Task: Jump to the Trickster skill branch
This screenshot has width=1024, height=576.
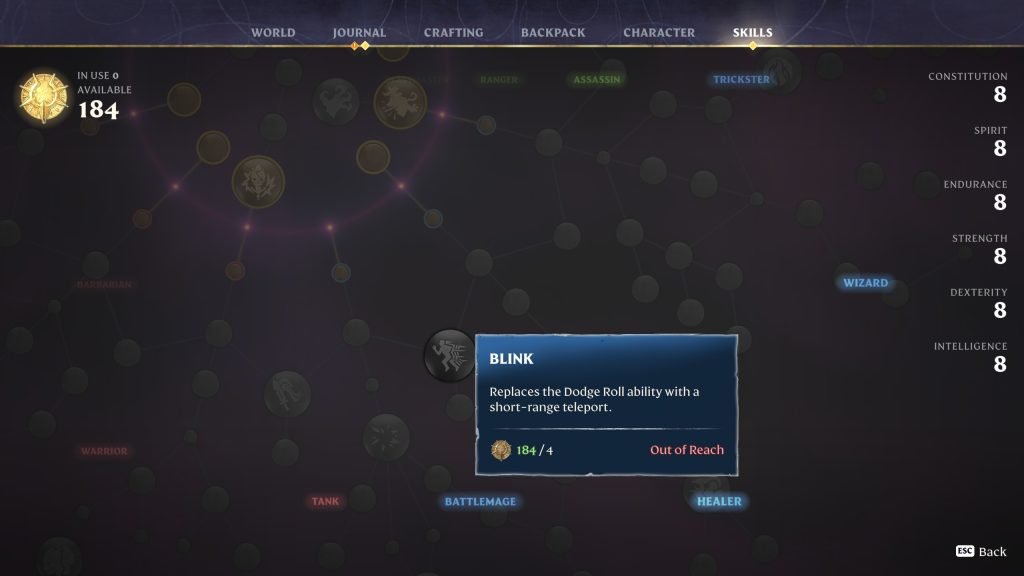Action: point(741,80)
